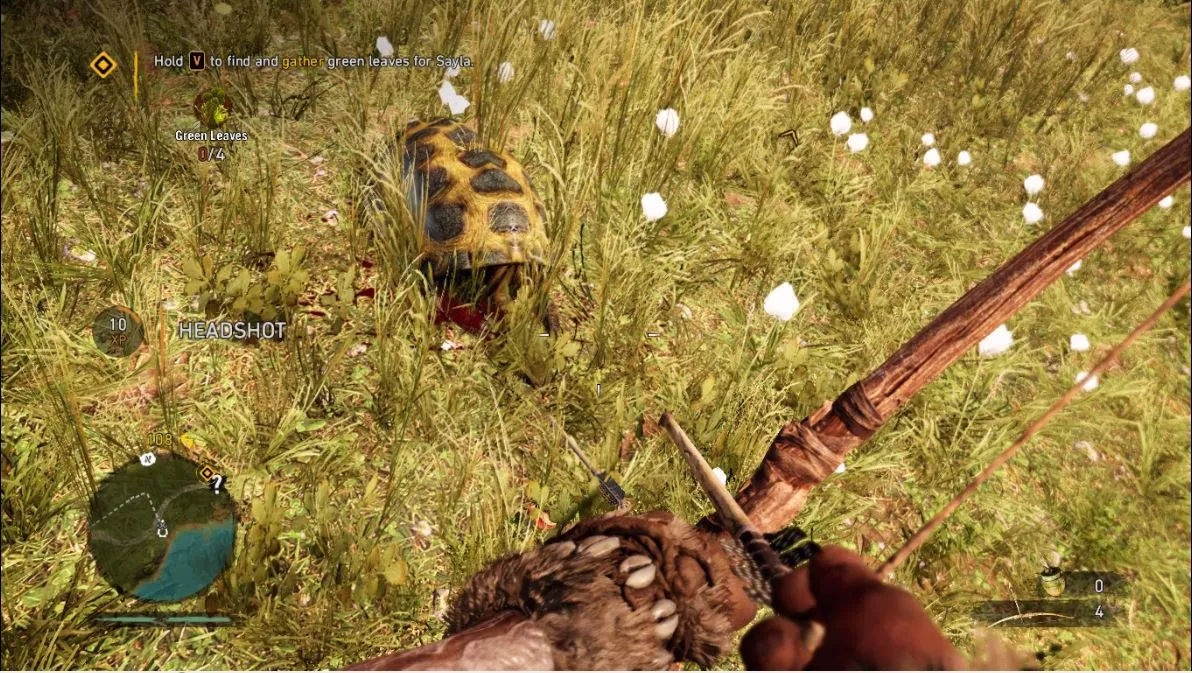
Task: Click the Green Leaves objective icon
Action: [x=211, y=106]
